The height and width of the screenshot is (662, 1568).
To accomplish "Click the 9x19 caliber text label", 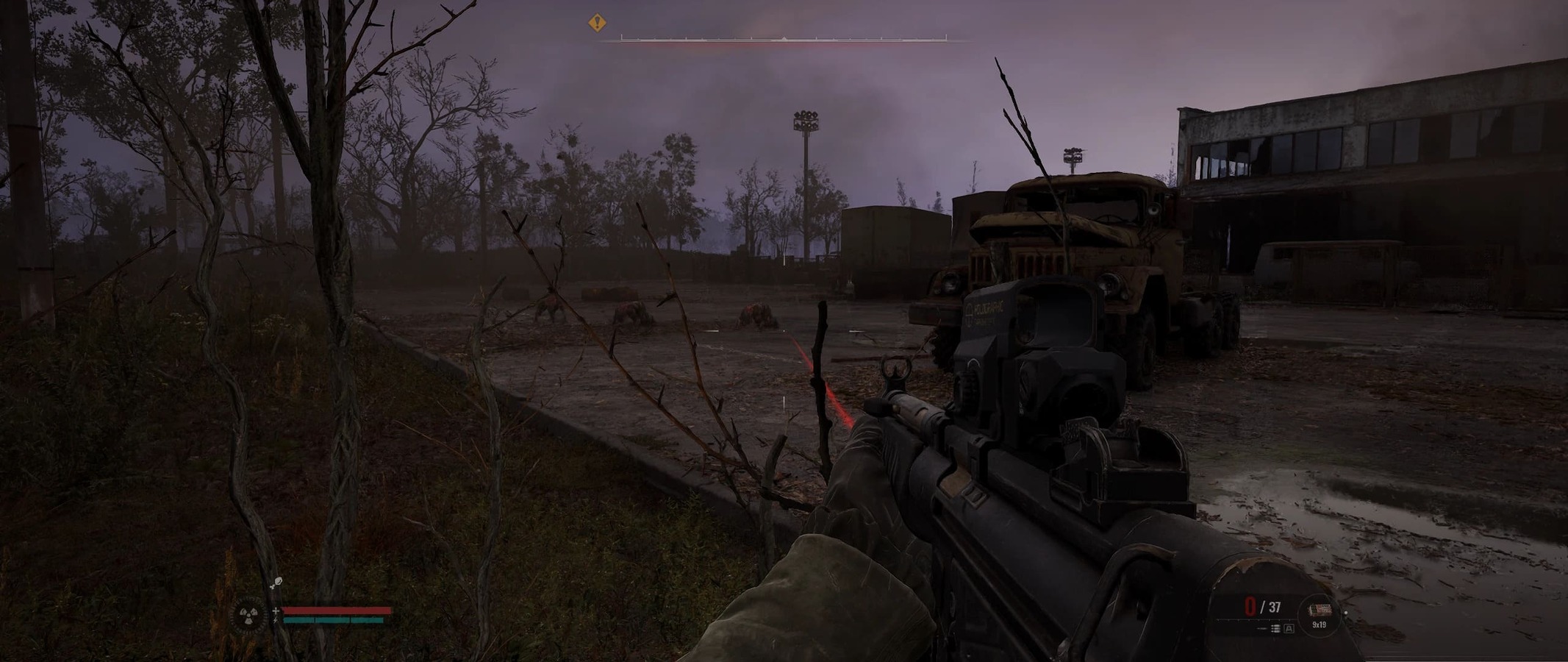I will coord(1320,625).
